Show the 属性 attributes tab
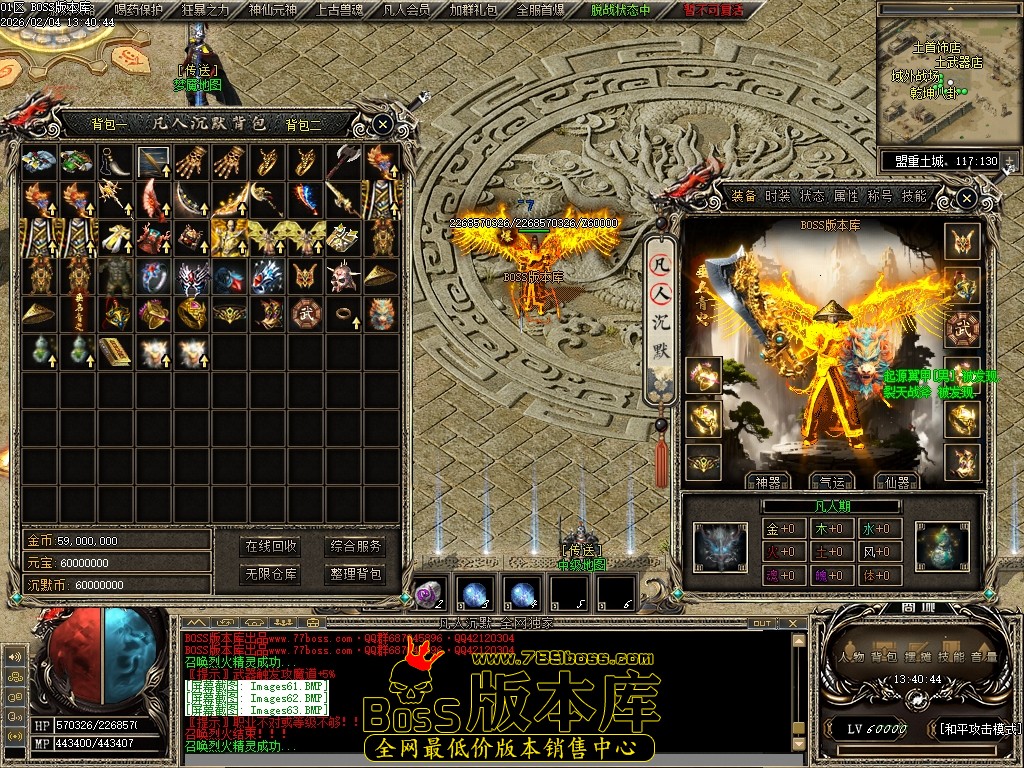The height and width of the screenshot is (768, 1024). click(846, 196)
